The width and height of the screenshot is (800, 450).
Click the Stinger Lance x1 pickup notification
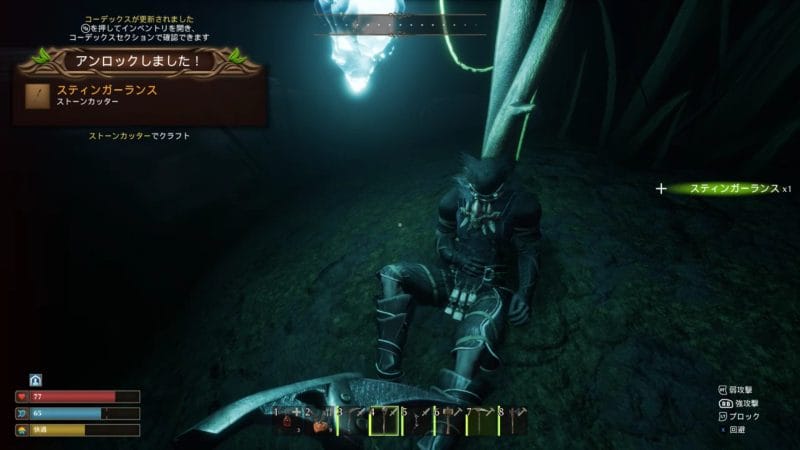(733, 188)
